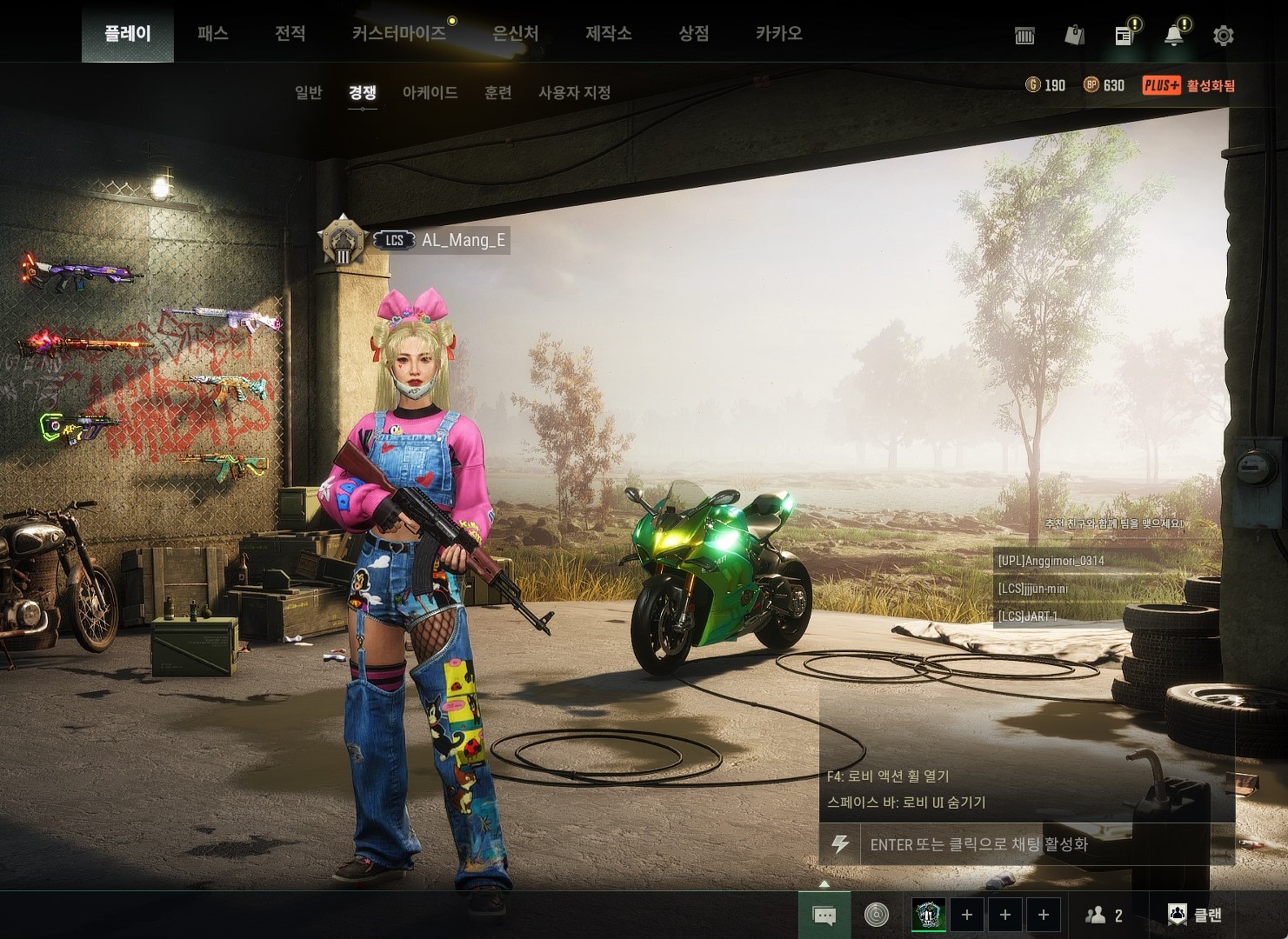Open the 커스터마이즈 (Customize) menu
The width and height of the screenshot is (1288, 939).
[399, 34]
